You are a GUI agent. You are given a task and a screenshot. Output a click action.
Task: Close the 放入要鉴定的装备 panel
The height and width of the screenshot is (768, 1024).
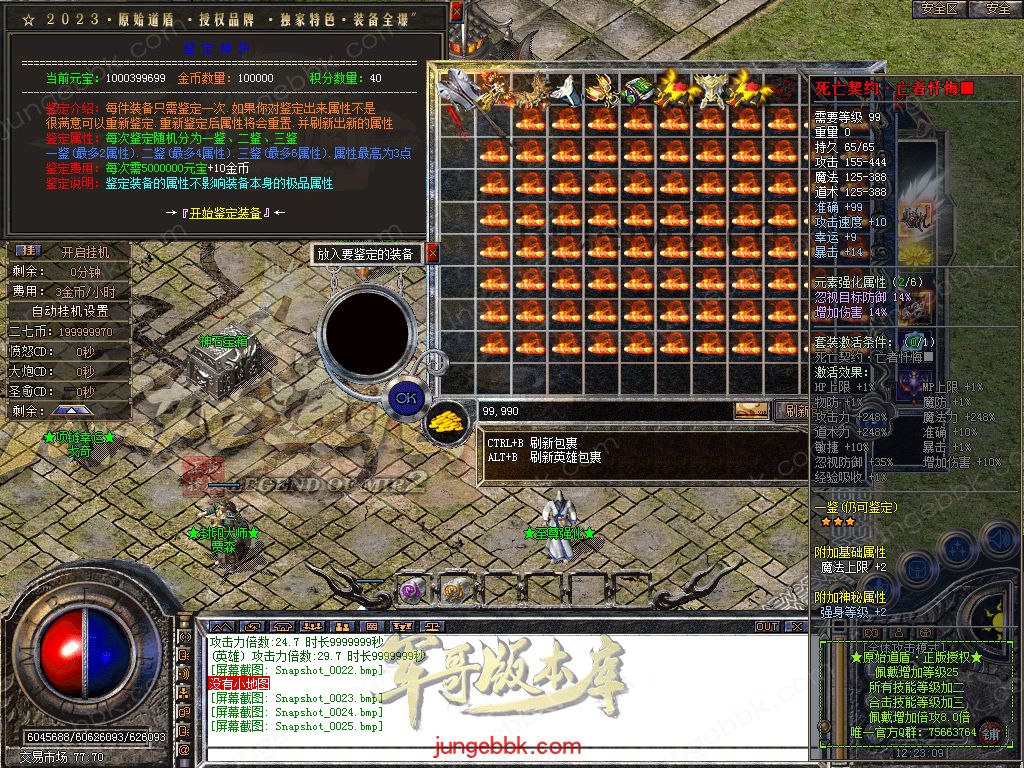point(433,254)
